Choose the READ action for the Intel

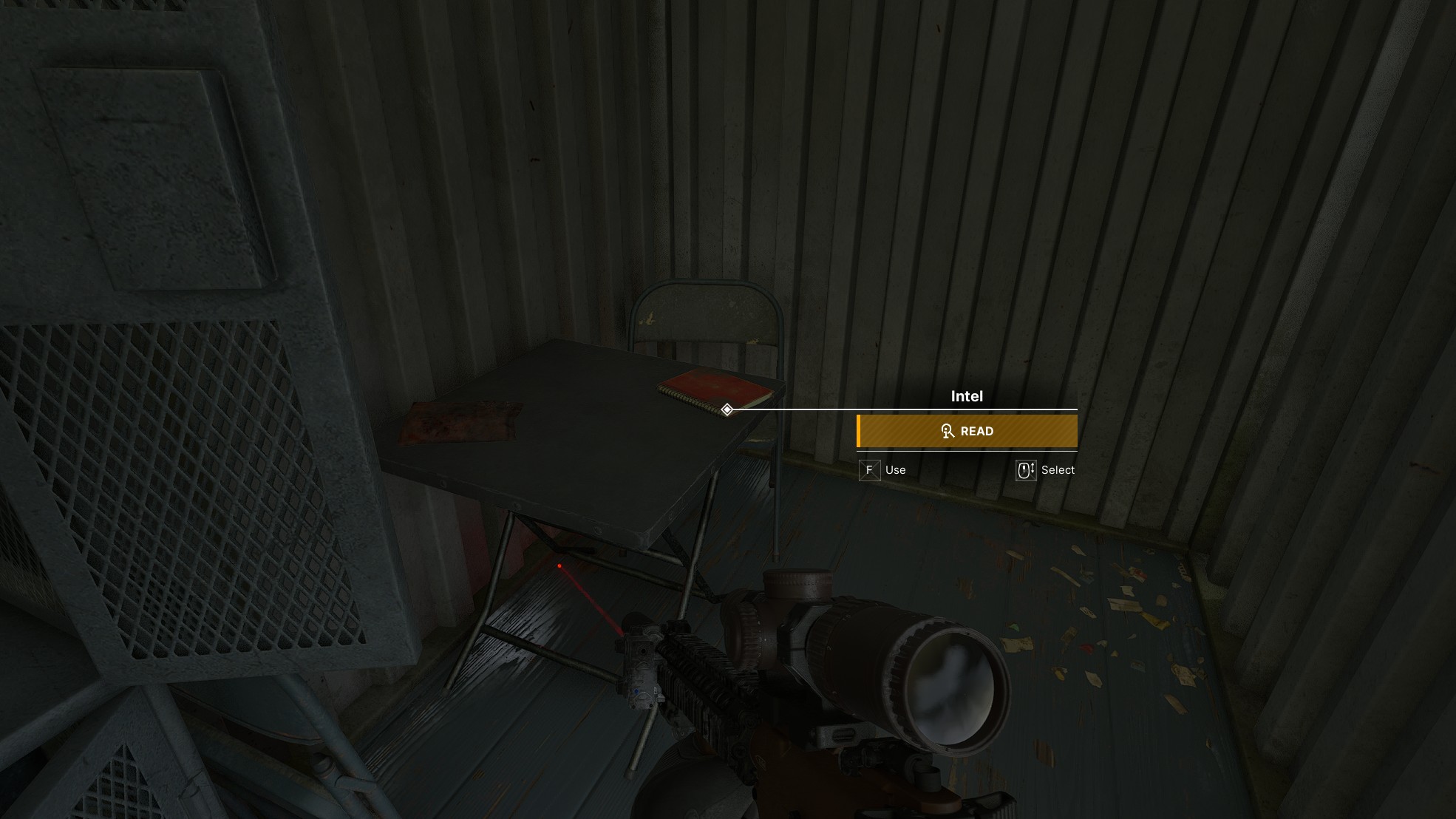(967, 431)
